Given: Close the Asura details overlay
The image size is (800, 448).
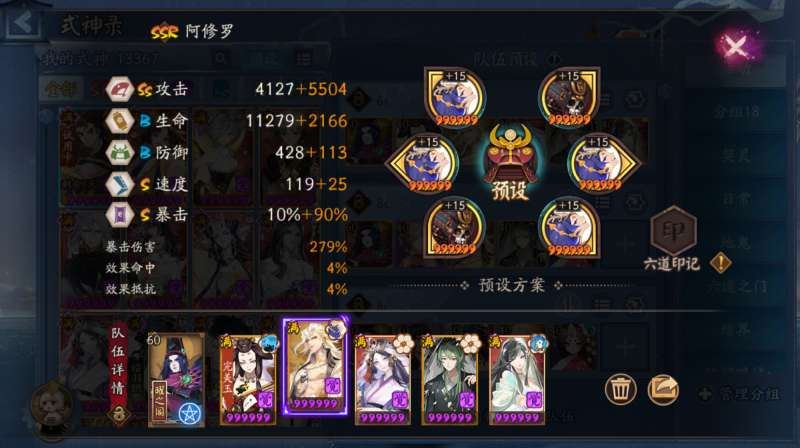Looking at the screenshot, I should (x=736, y=46).
